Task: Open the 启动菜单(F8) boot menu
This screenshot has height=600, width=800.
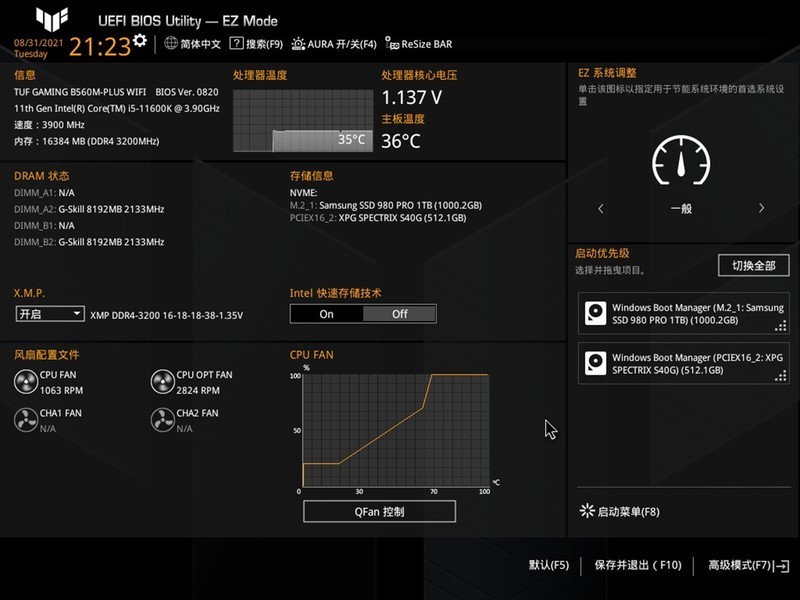Action: point(621,512)
